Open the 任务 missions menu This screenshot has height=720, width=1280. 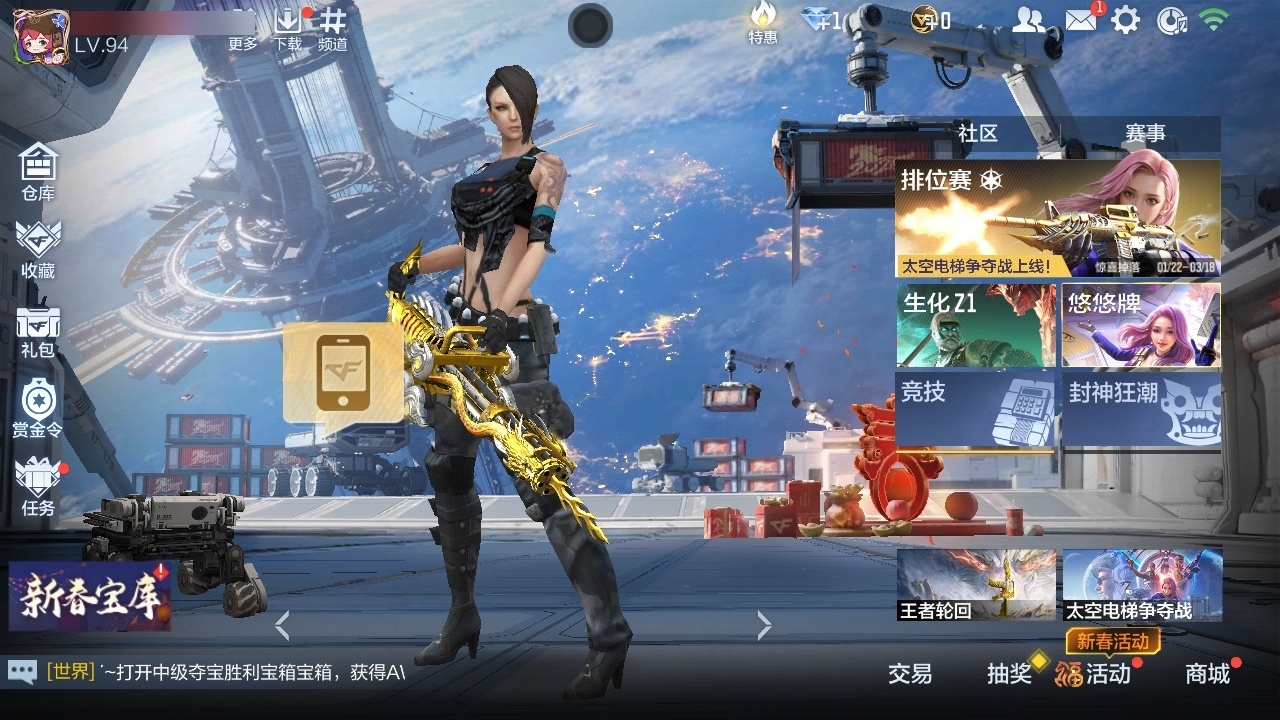pos(38,486)
